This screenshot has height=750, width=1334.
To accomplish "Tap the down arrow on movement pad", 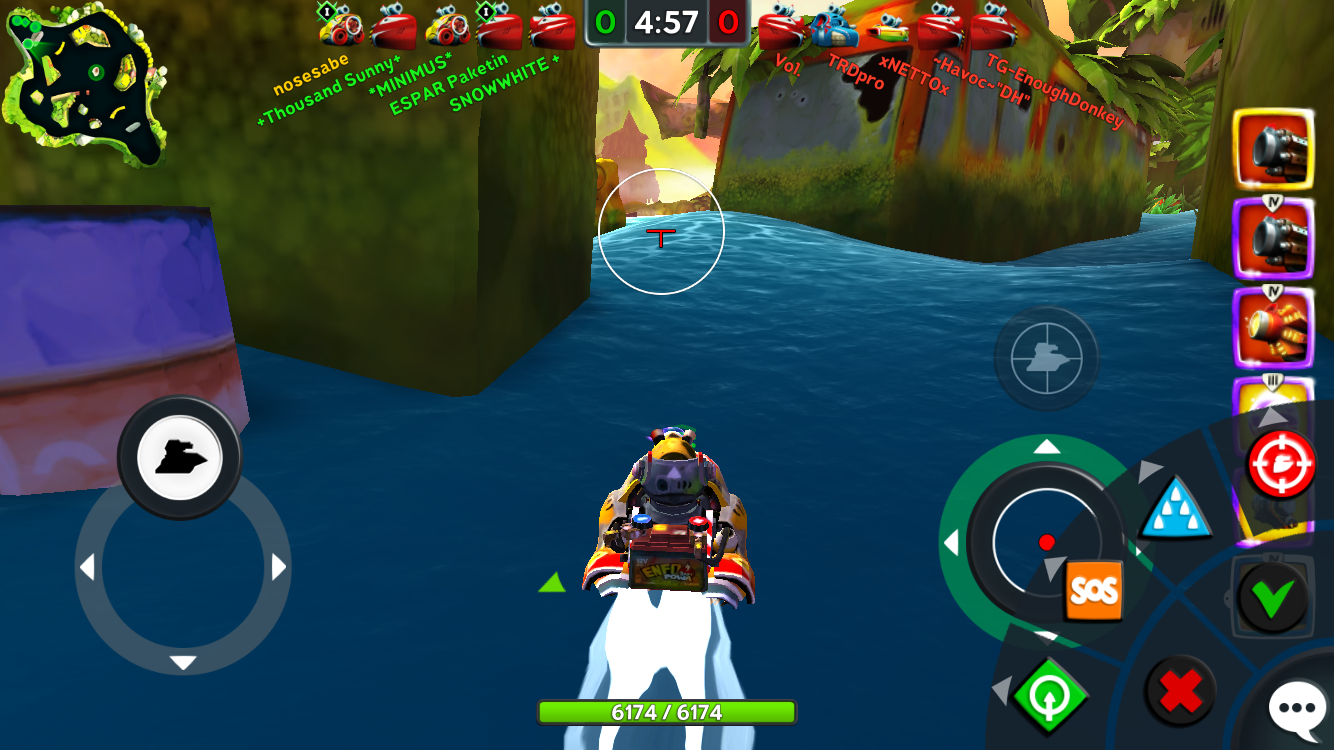I will tap(183, 662).
